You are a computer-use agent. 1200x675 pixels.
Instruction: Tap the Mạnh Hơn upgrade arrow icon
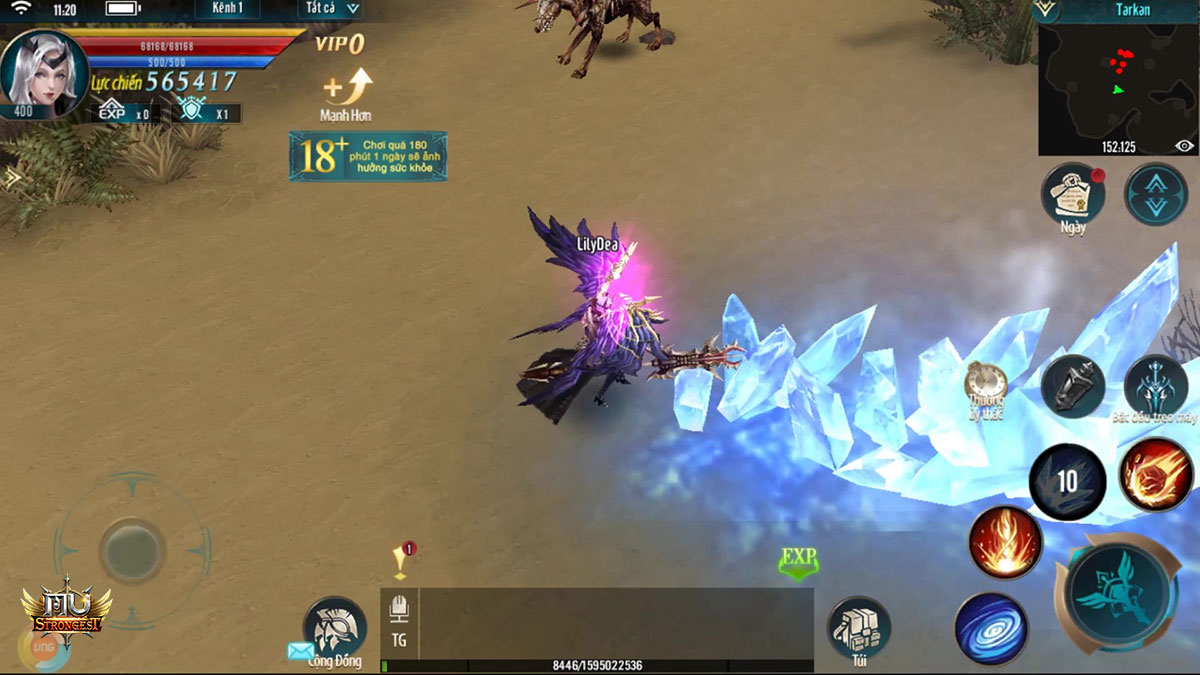tap(348, 86)
